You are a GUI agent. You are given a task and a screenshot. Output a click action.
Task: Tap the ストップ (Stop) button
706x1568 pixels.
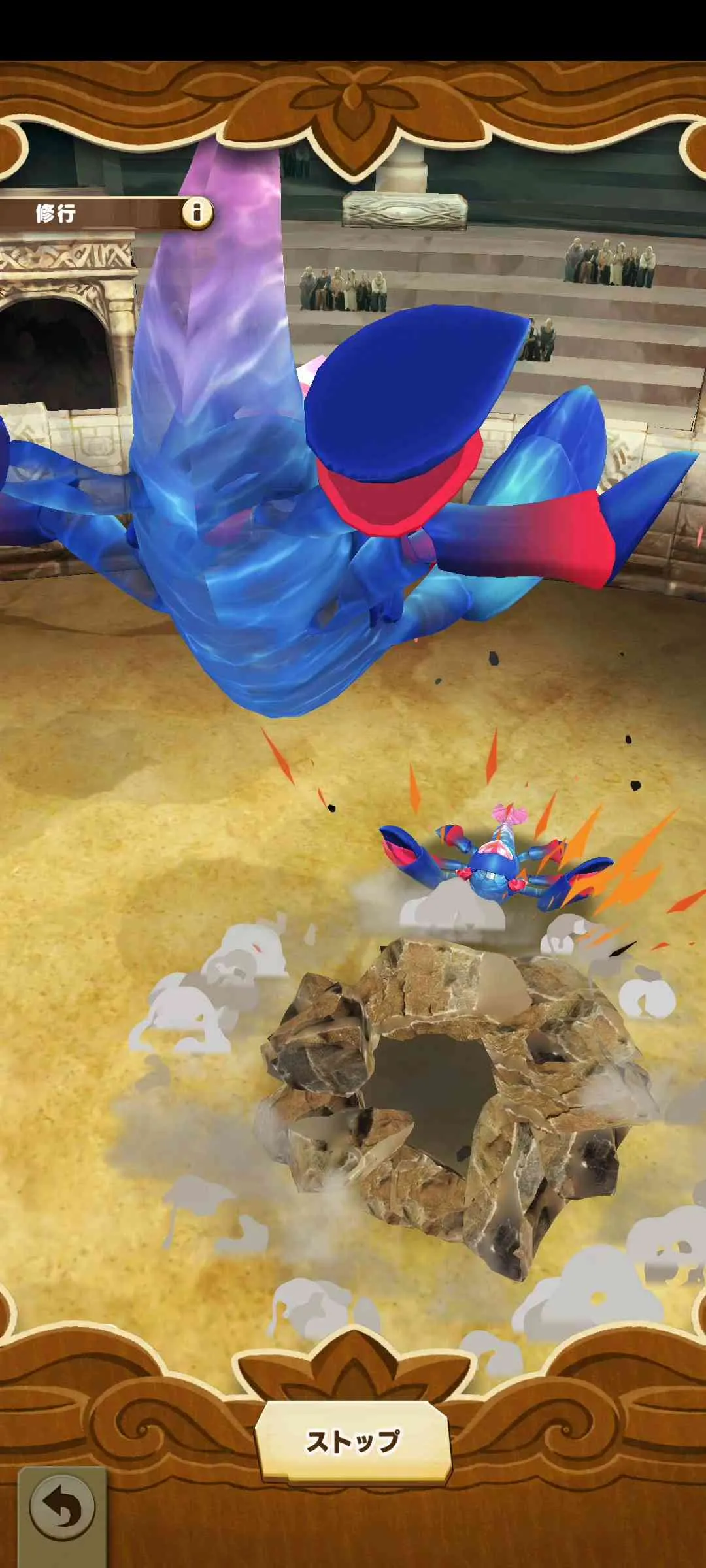[353, 1441]
